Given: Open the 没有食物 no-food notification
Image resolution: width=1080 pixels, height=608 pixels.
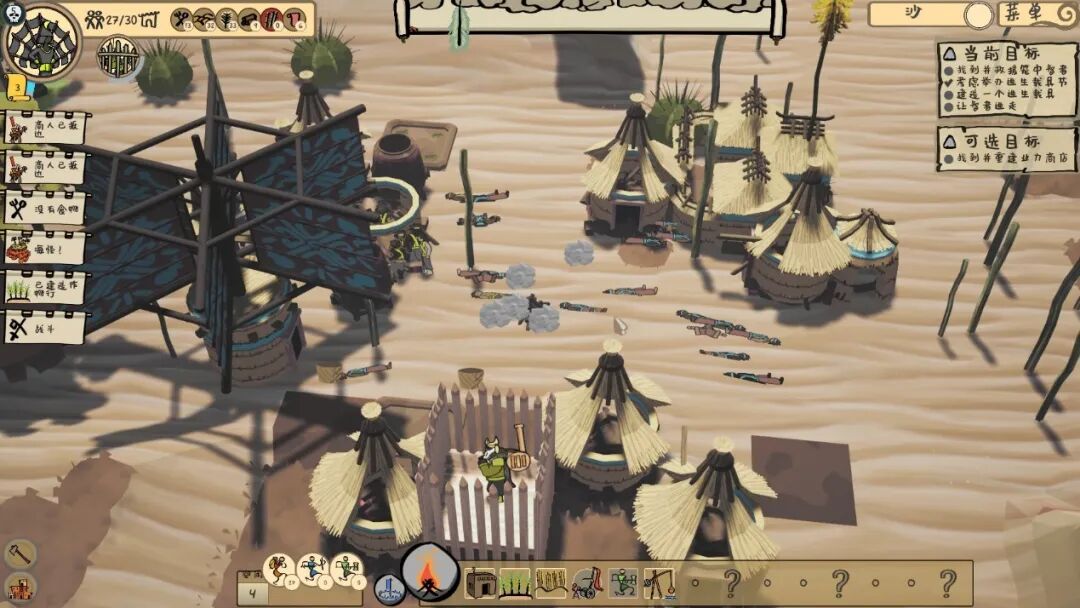Looking at the screenshot, I should pyautogui.click(x=45, y=208).
